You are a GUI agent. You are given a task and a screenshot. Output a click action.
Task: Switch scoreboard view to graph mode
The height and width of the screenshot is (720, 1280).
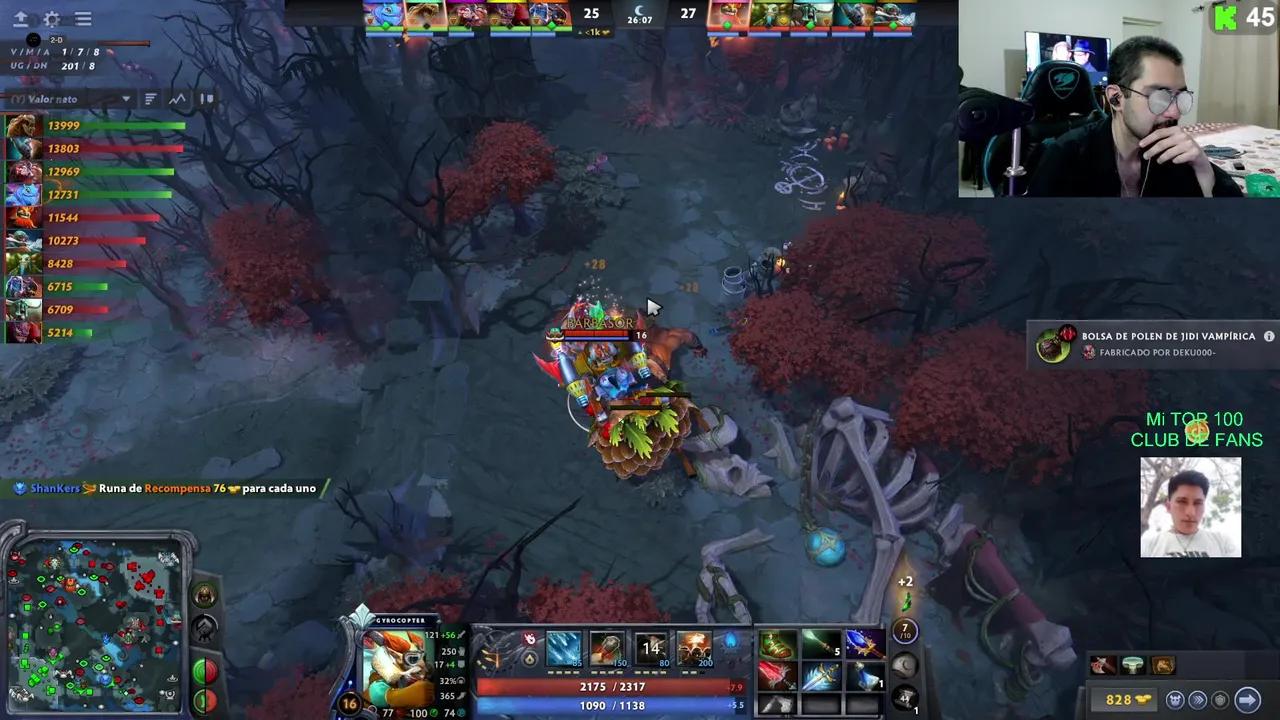(x=177, y=98)
